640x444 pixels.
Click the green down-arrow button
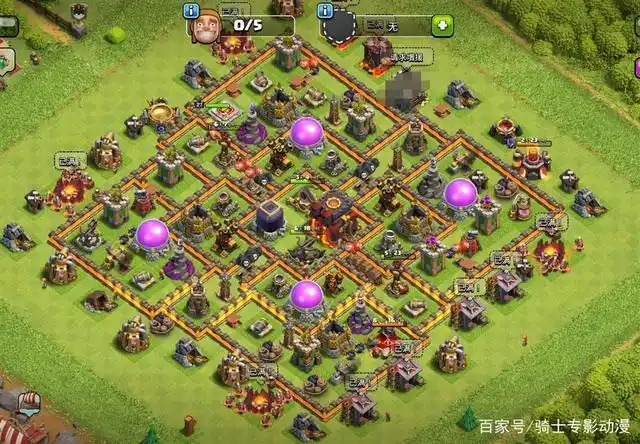pyautogui.click(x=442, y=25)
